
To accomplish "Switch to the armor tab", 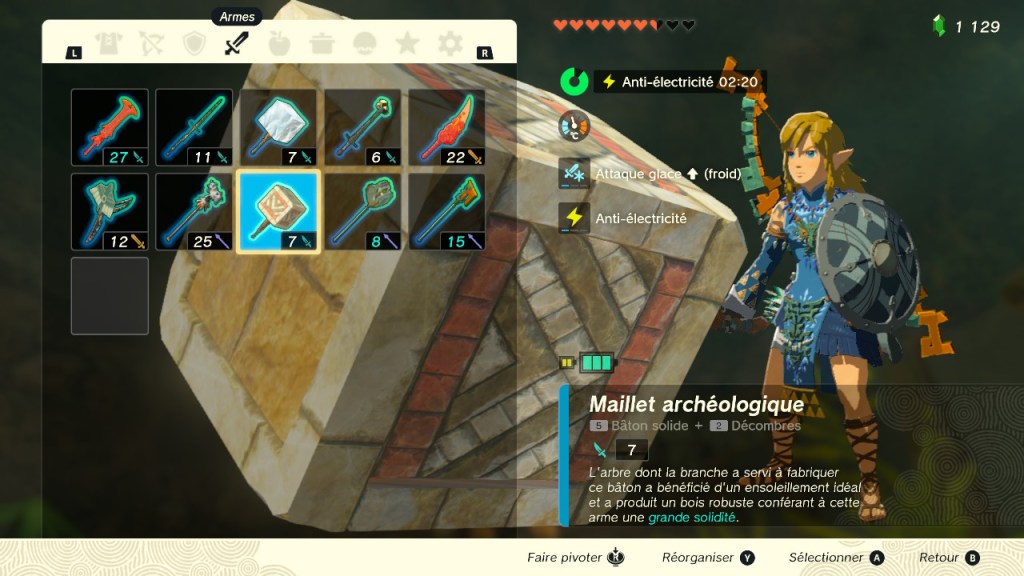I will point(107,44).
